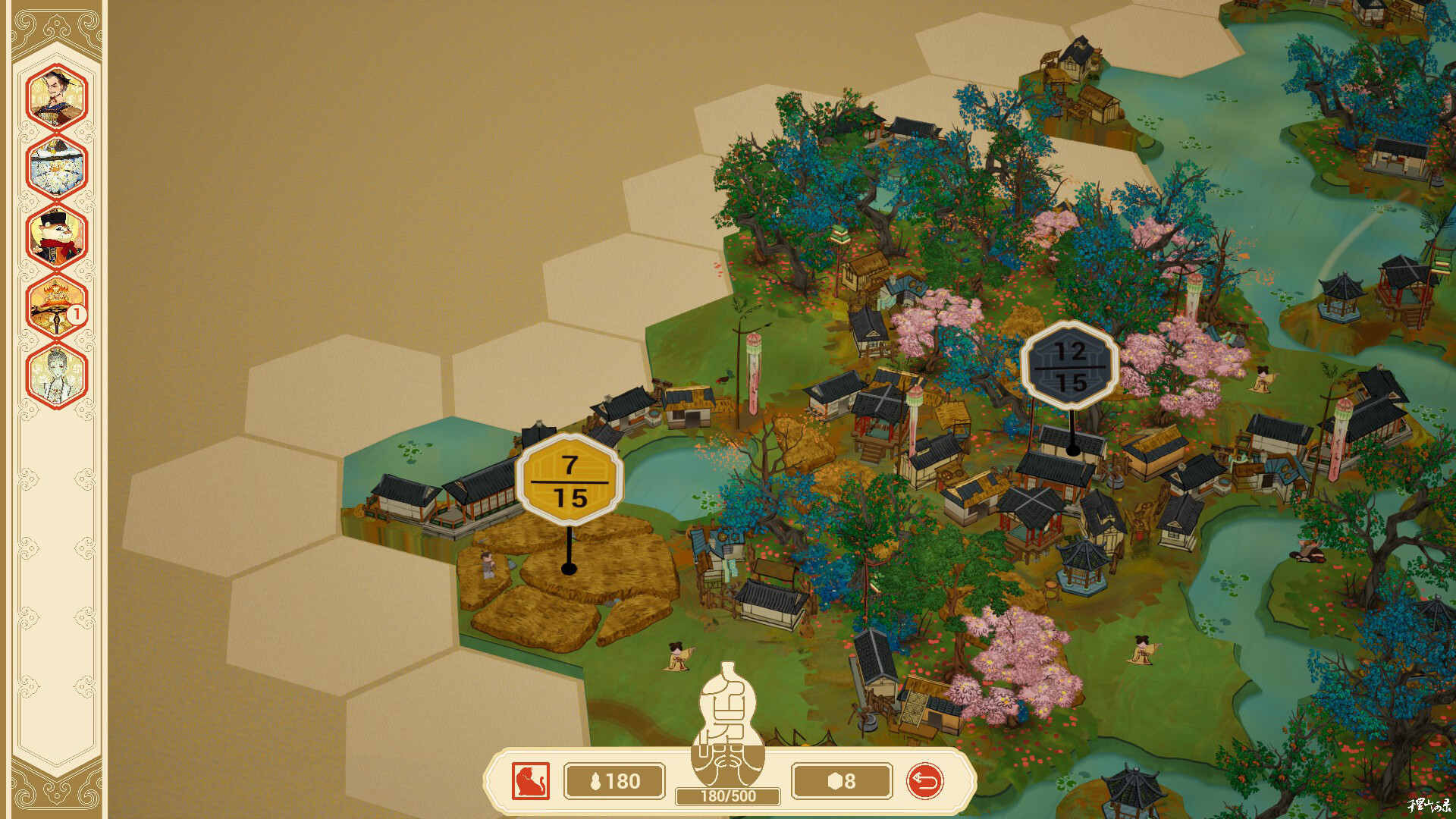Select the yellow 7/15 quest marker

click(x=570, y=480)
